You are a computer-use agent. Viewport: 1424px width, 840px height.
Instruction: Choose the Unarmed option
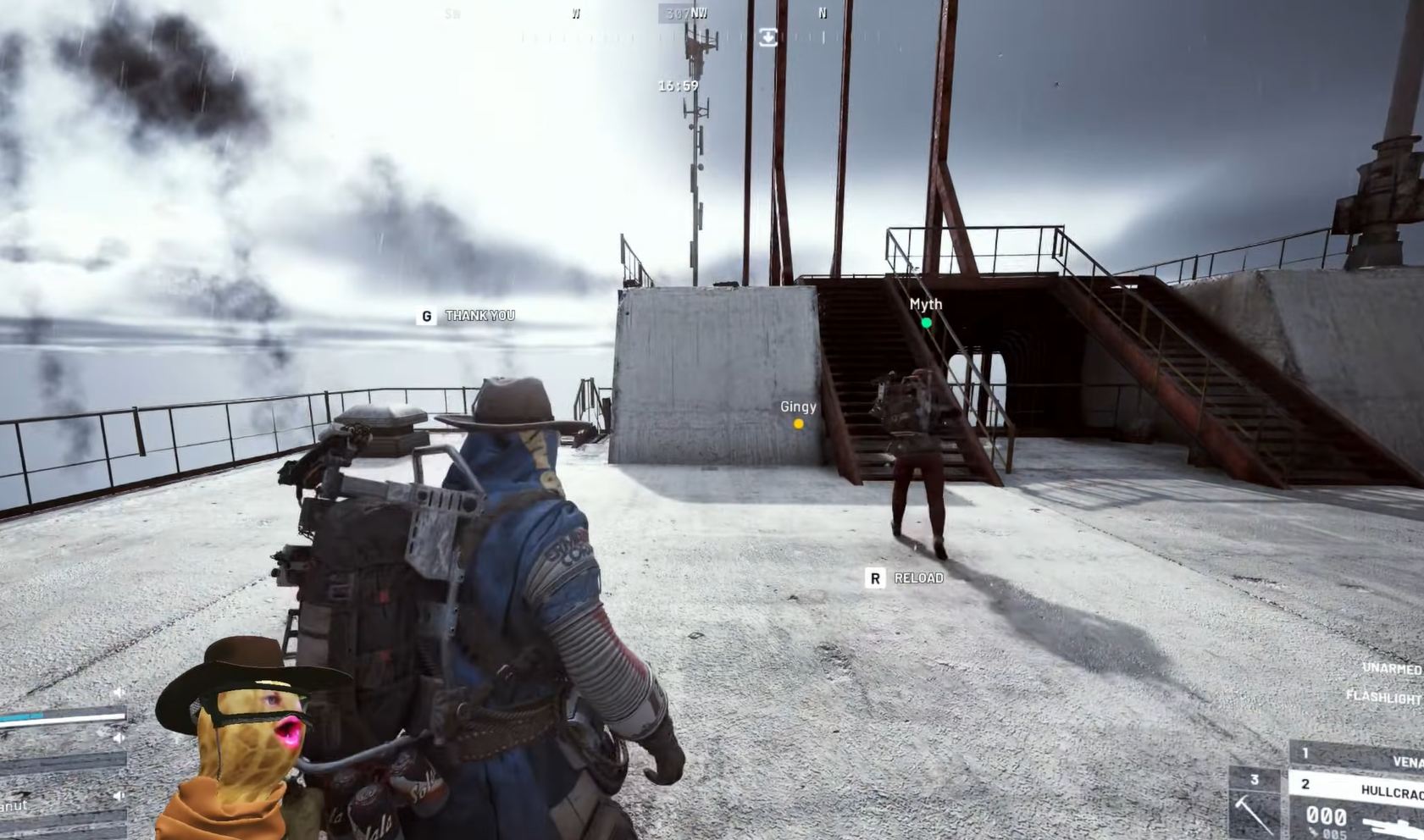(x=1391, y=669)
